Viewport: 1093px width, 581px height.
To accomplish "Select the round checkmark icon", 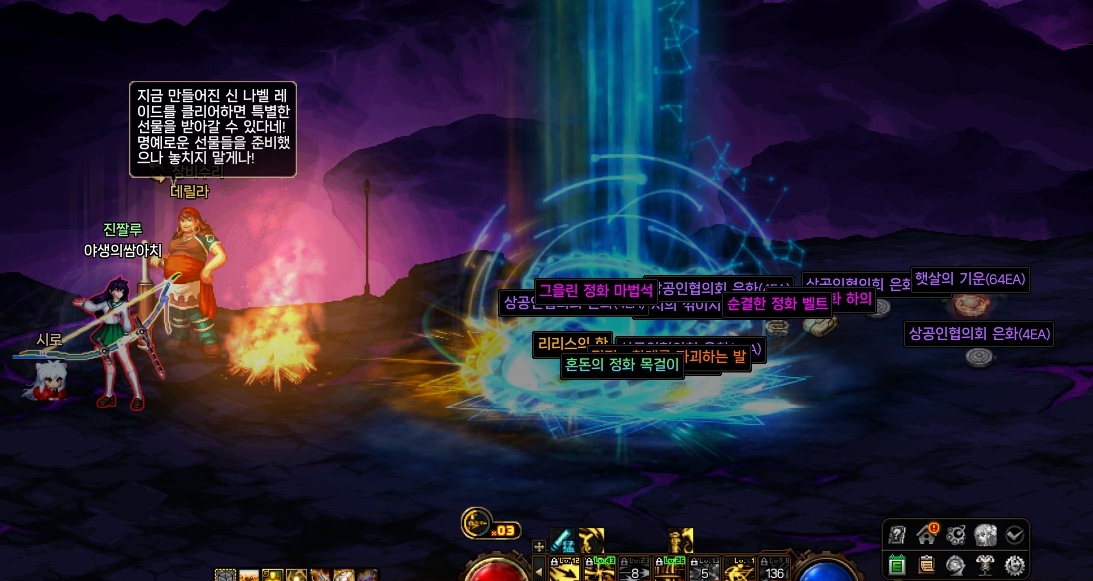I will tap(1014, 534).
